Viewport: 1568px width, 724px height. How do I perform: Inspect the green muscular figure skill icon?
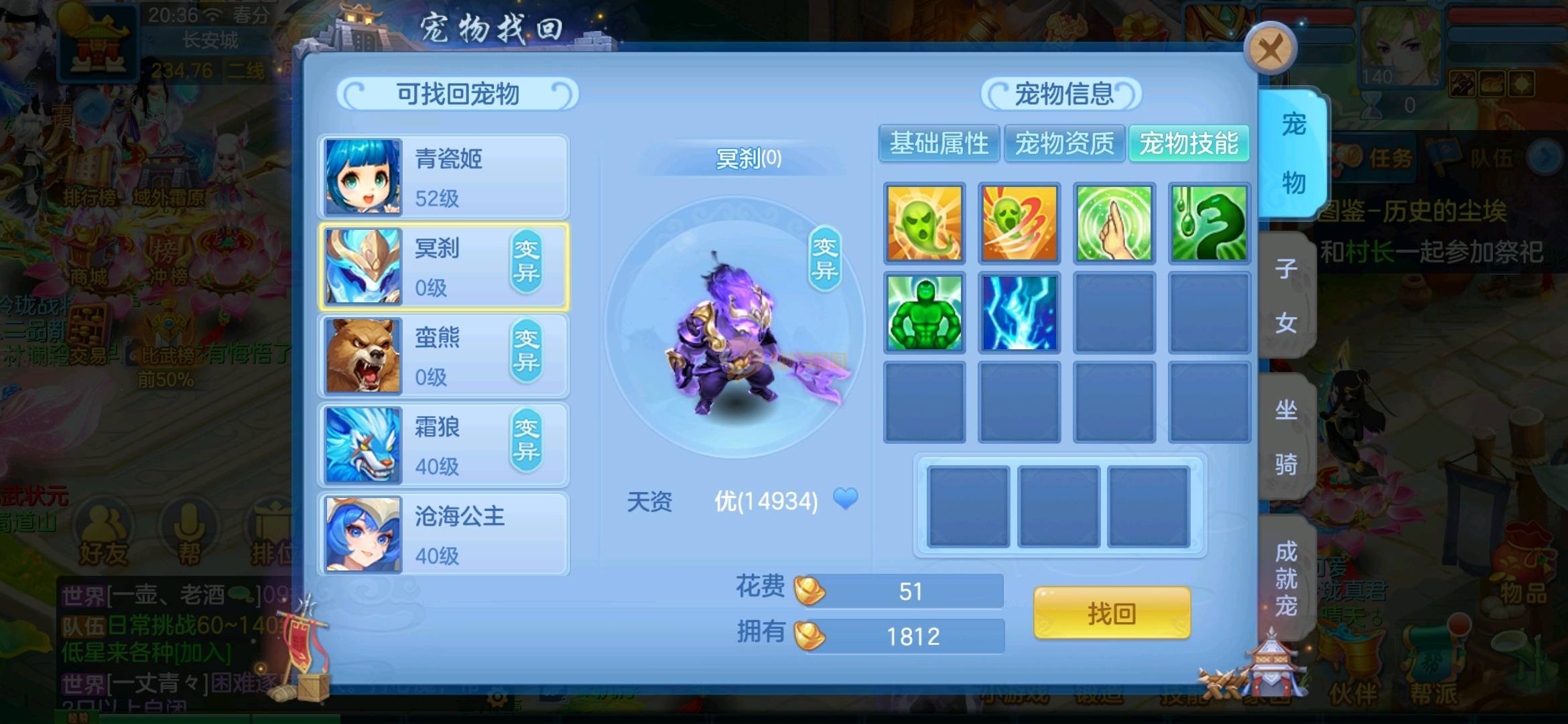click(925, 313)
